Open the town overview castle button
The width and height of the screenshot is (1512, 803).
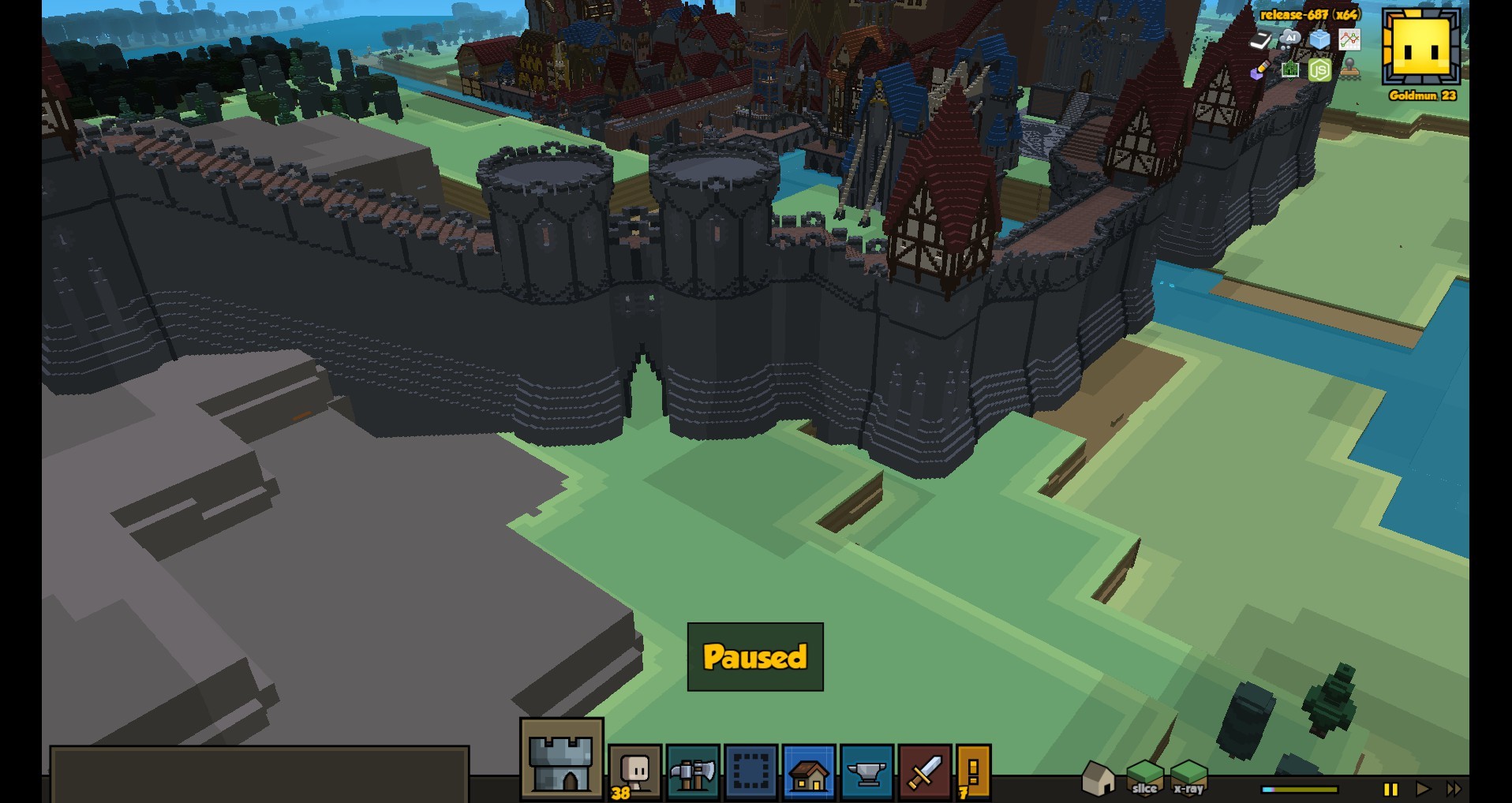[x=561, y=760]
